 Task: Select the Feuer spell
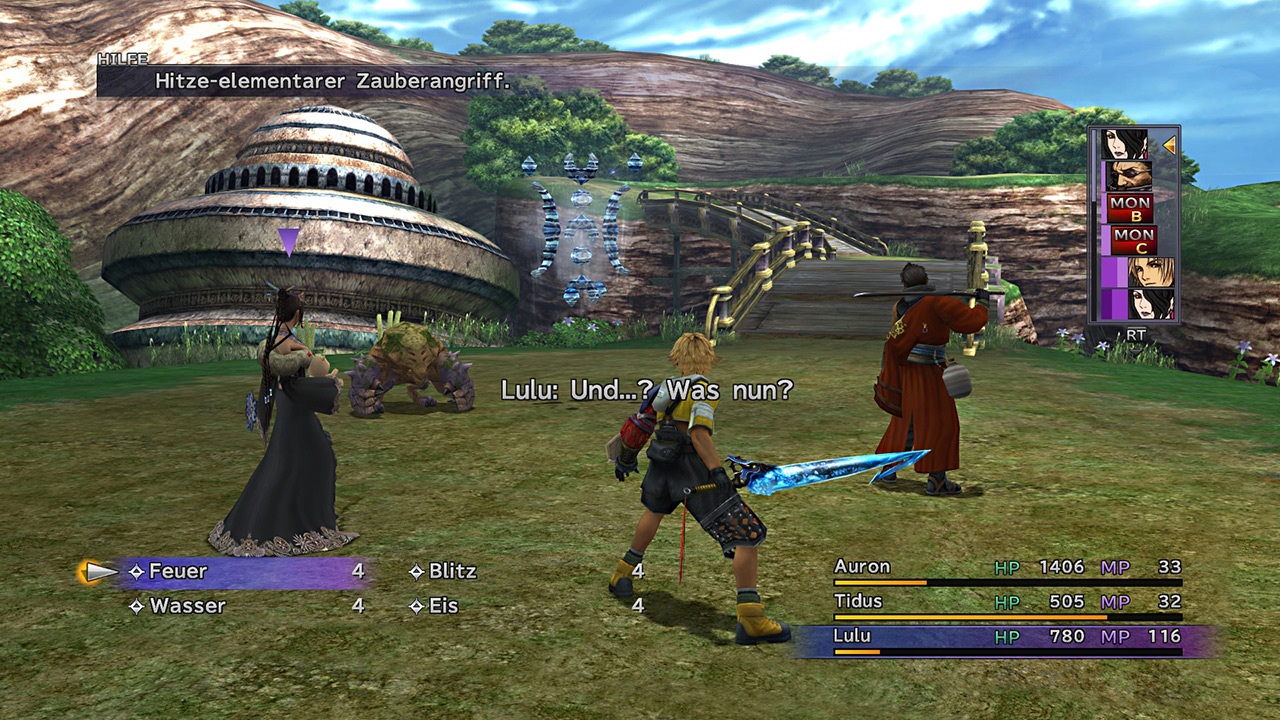pyautogui.click(x=178, y=572)
